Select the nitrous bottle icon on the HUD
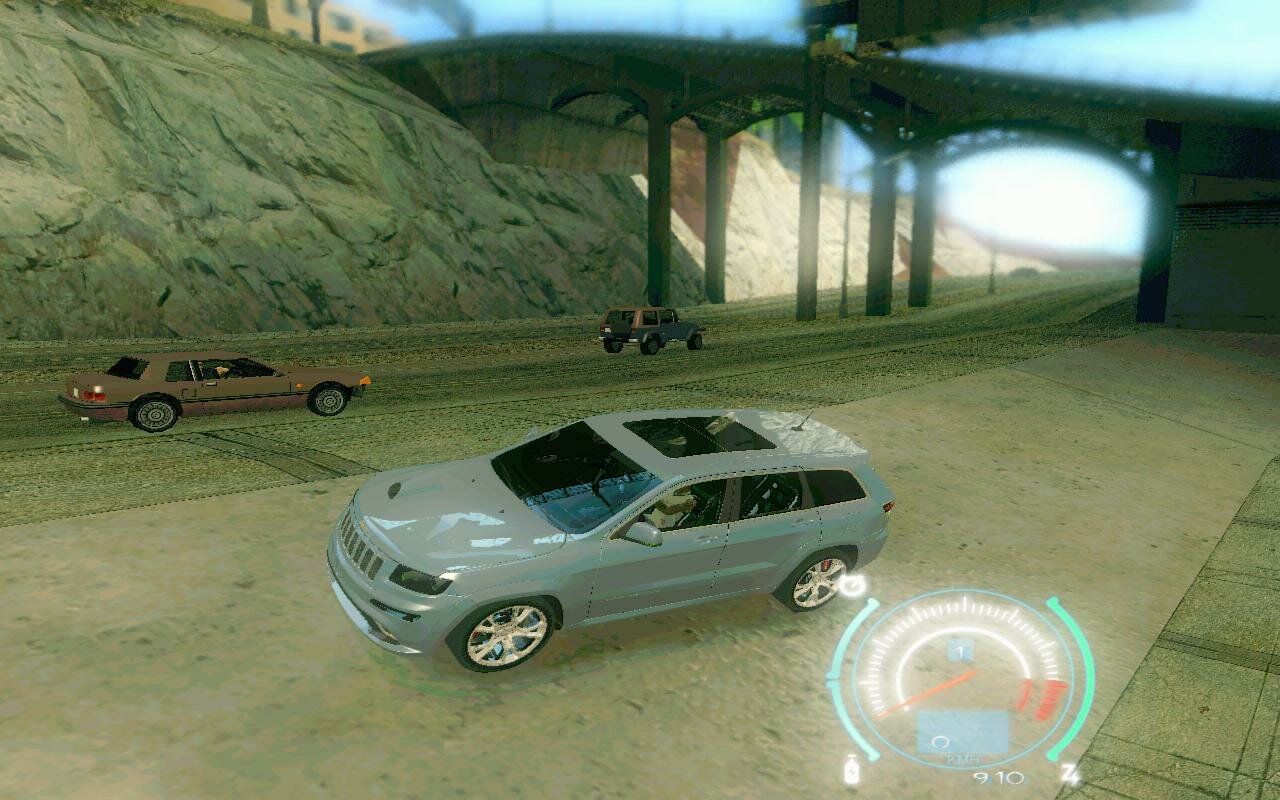1280x800 pixels. click(851, 770)
